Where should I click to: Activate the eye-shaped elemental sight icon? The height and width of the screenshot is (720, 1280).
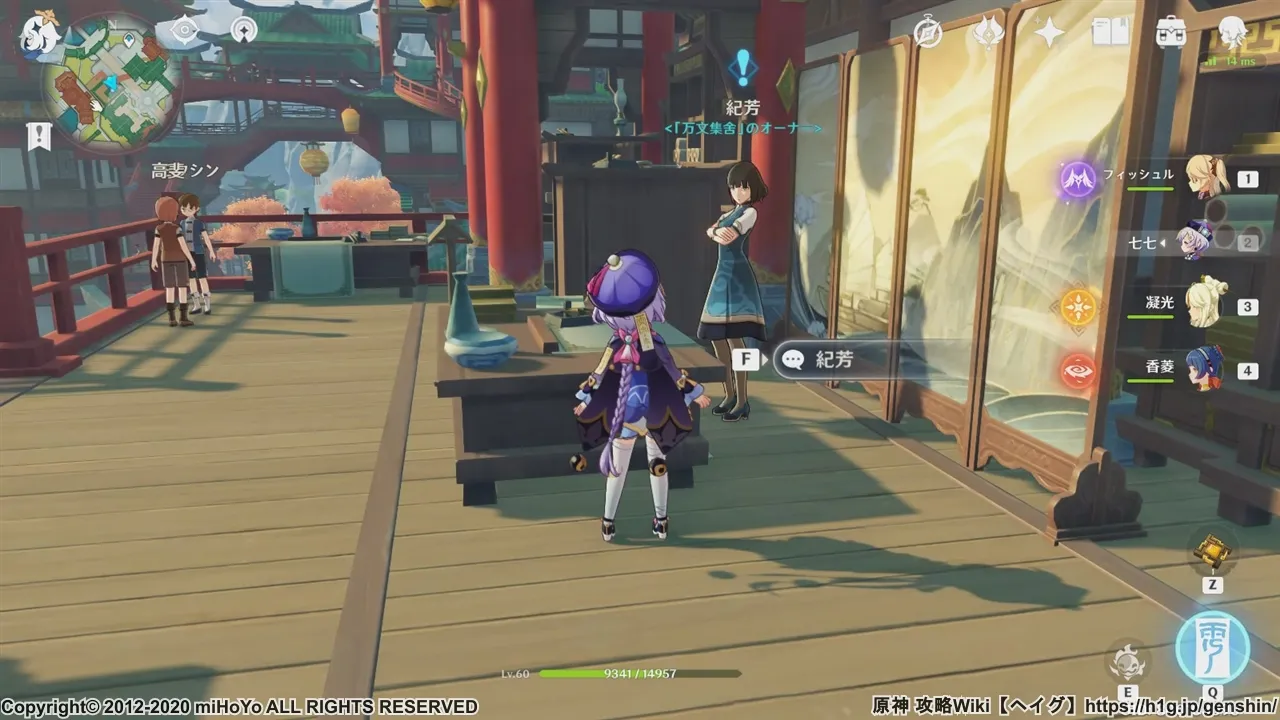(x=184, y=30)
